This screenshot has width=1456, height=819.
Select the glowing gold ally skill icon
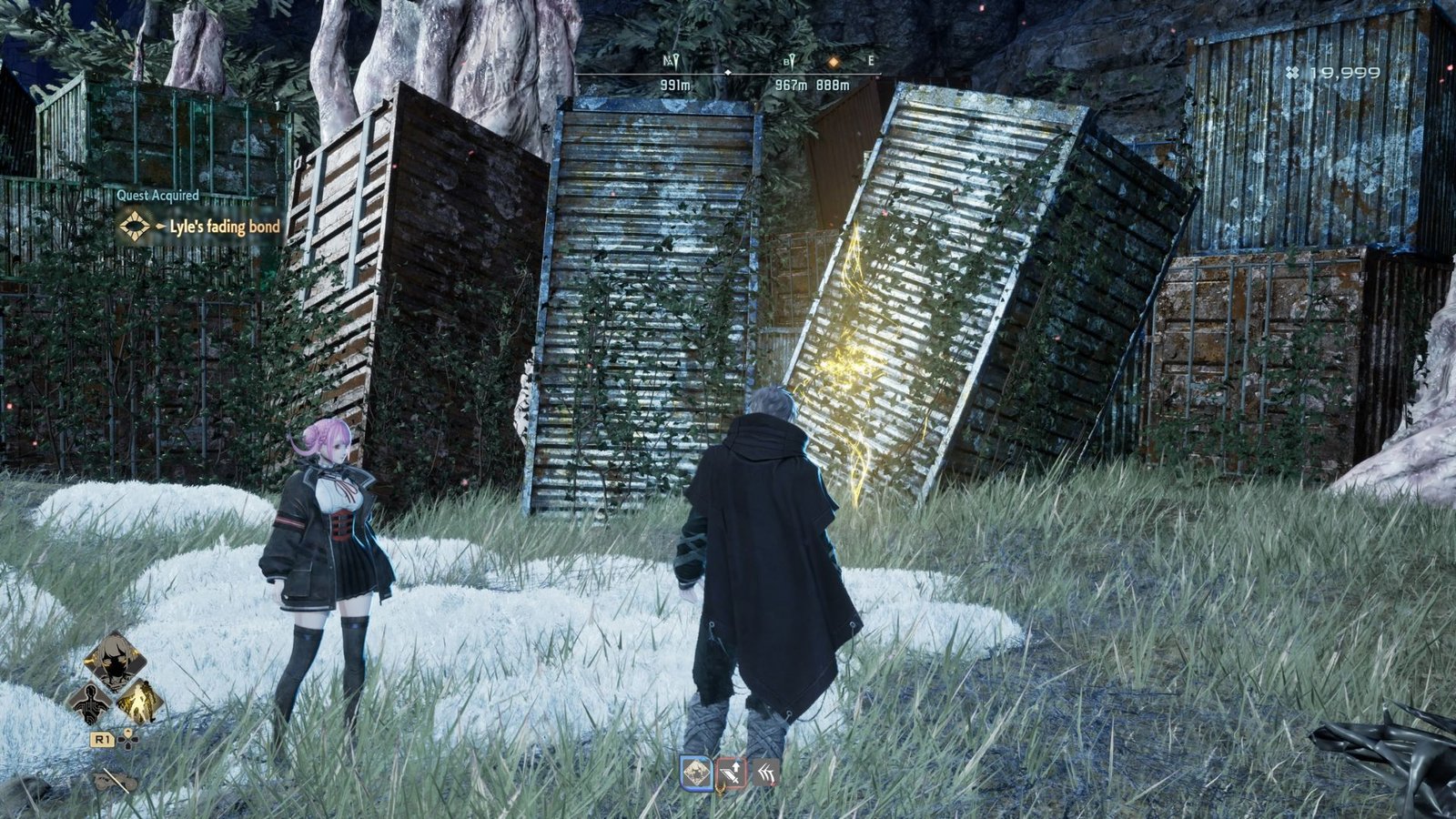(141, 702)
